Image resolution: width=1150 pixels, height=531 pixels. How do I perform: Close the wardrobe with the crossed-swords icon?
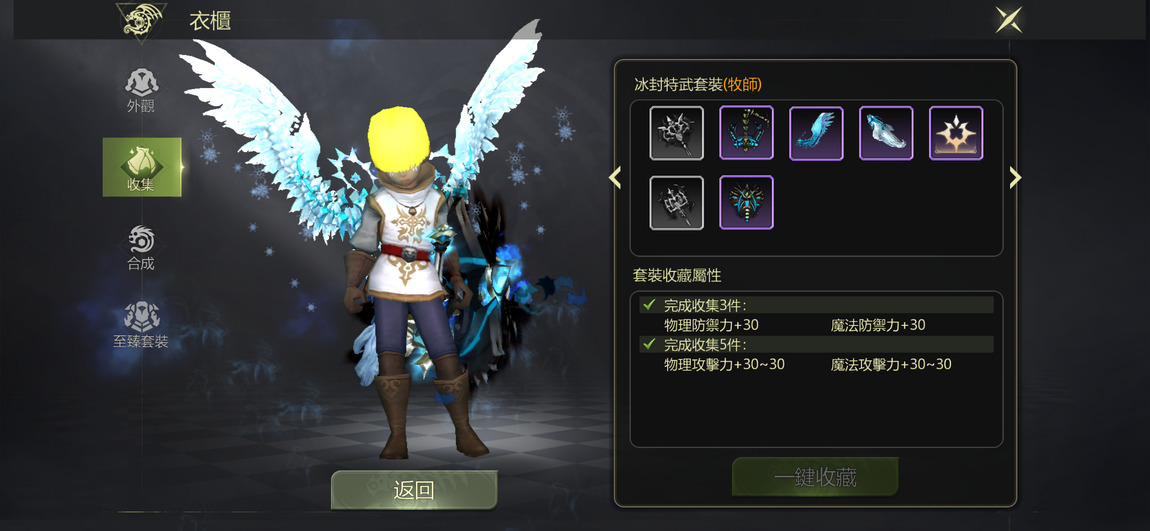point(1008,19)
